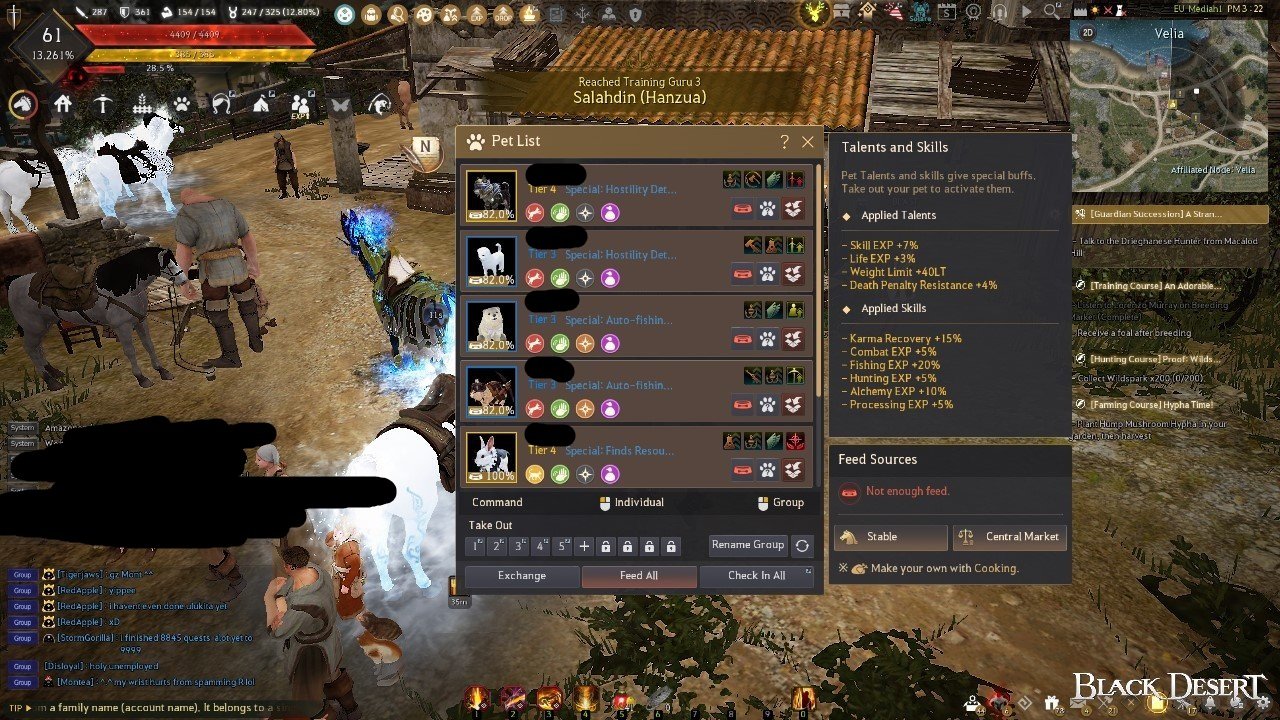Close the Pet List window
This screenshot has height=720, width=1280.
click(808, 142)
